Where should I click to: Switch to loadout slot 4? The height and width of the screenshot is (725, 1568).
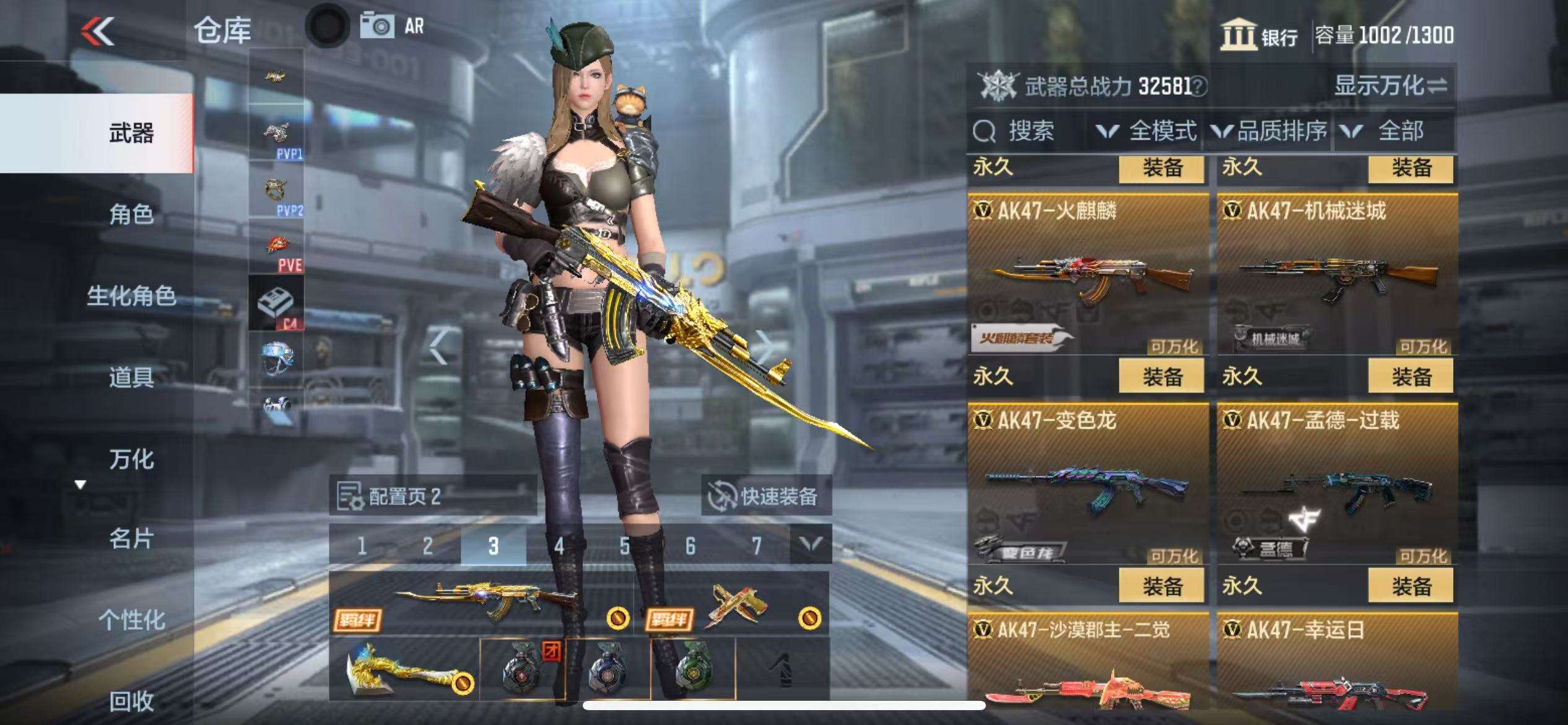(559, 546)
